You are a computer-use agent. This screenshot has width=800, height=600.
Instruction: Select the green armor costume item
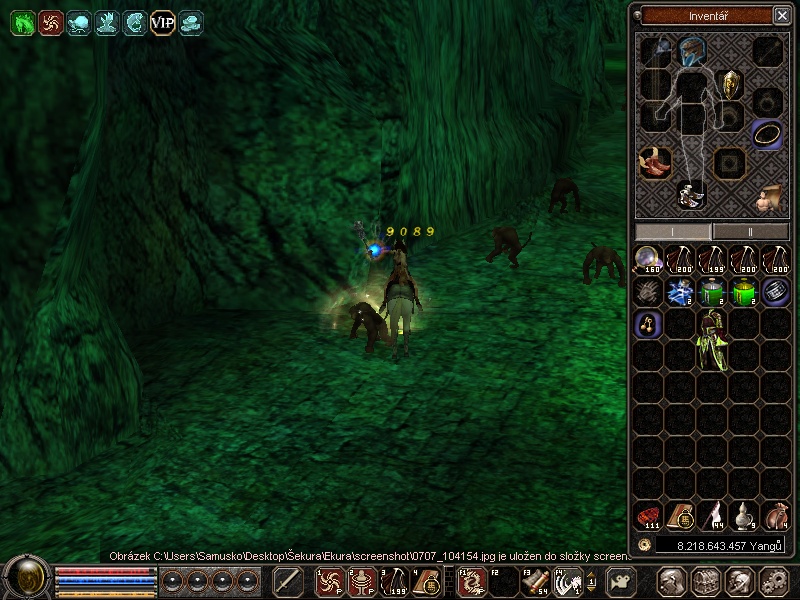[x=713, y=339]
